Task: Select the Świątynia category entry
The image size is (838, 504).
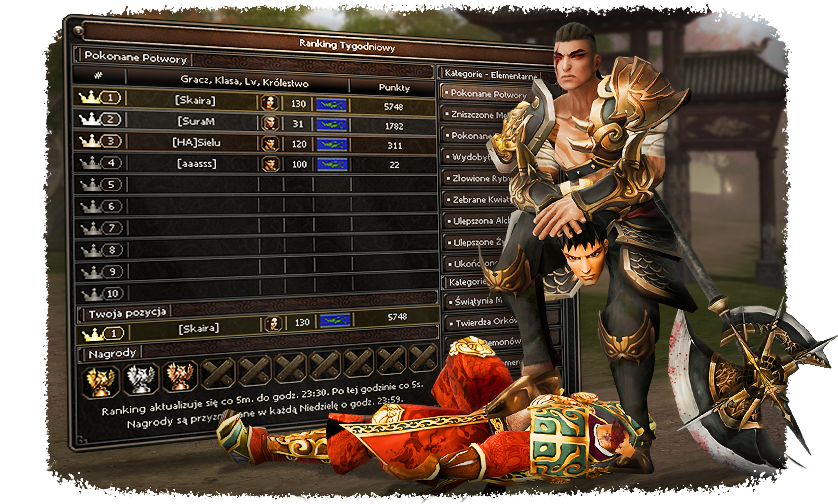Action: (x=476, y=303)
